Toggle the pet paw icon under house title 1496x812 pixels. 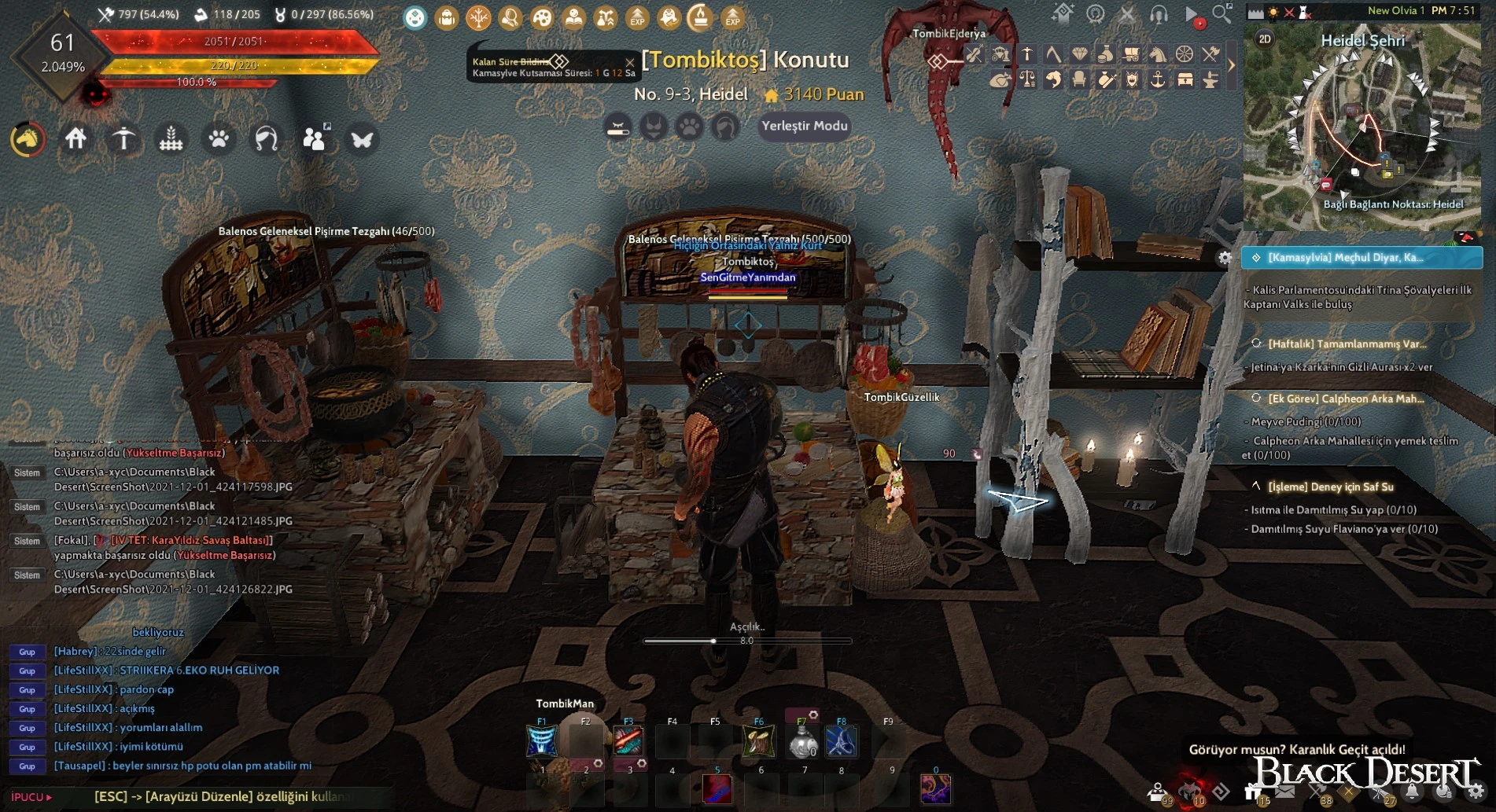coord(689,127)
